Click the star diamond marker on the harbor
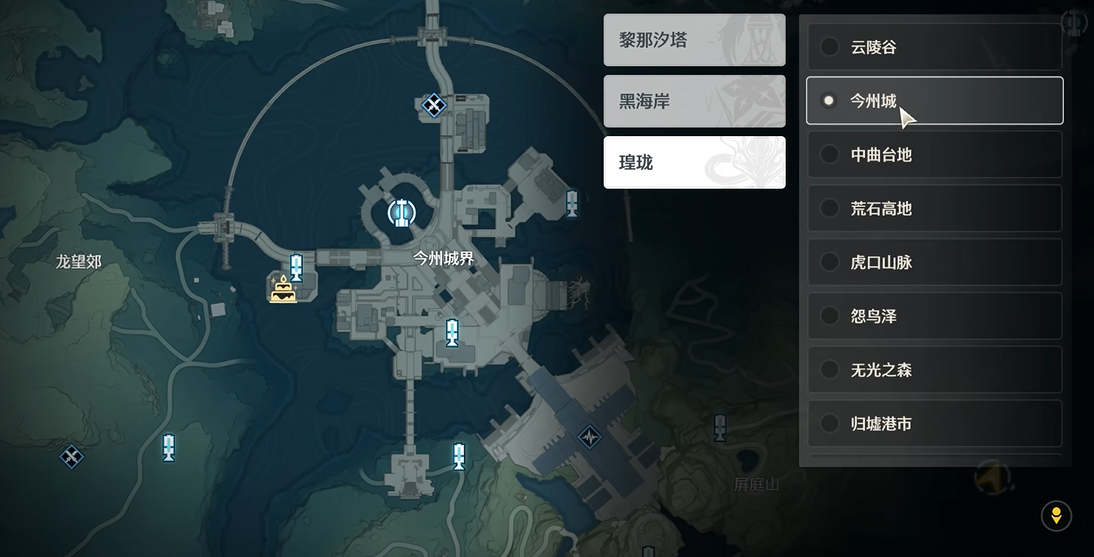 pos(590,437)
